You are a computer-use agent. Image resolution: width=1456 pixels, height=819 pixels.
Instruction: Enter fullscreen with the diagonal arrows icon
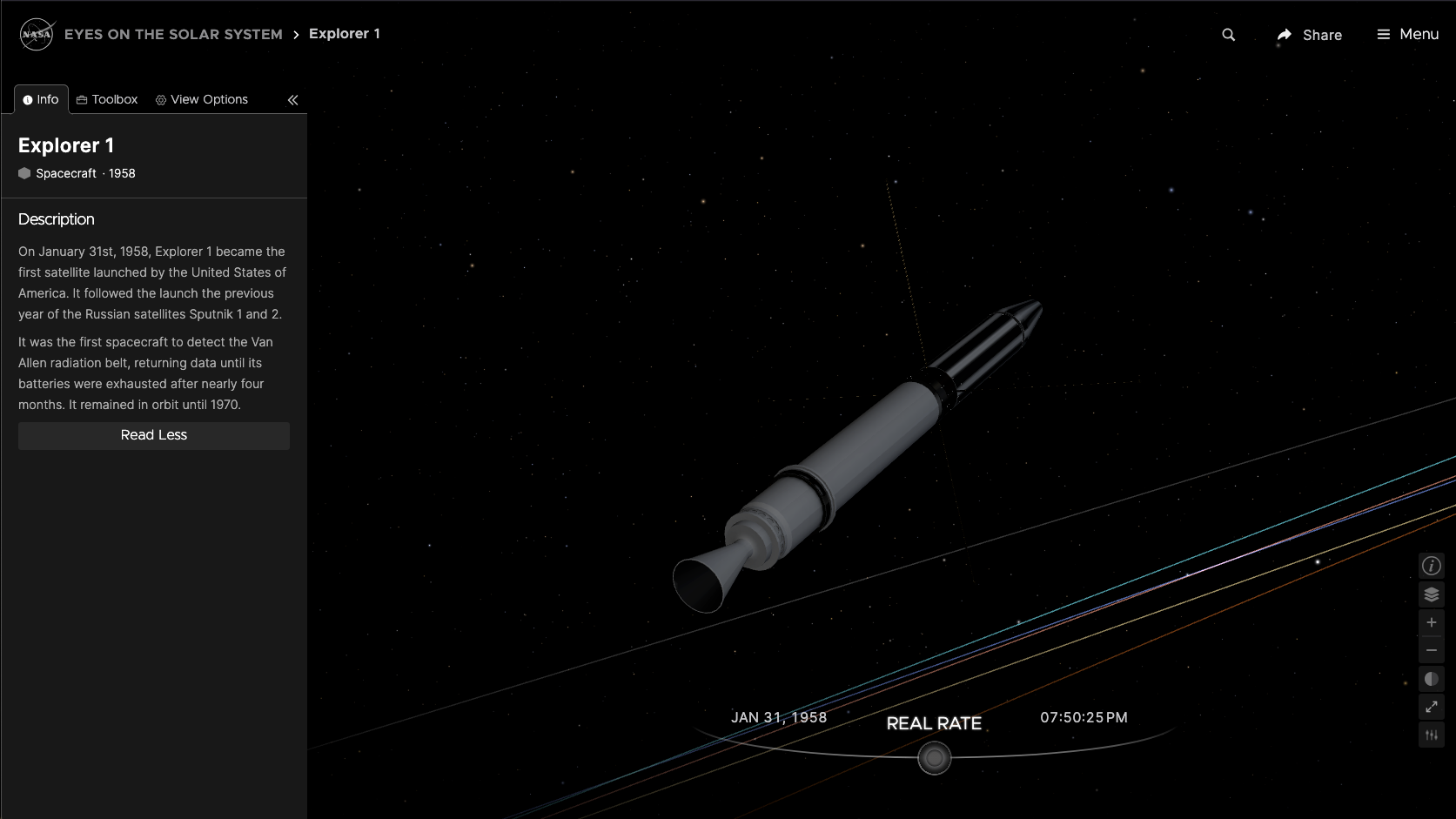(x=1431, y=707)
